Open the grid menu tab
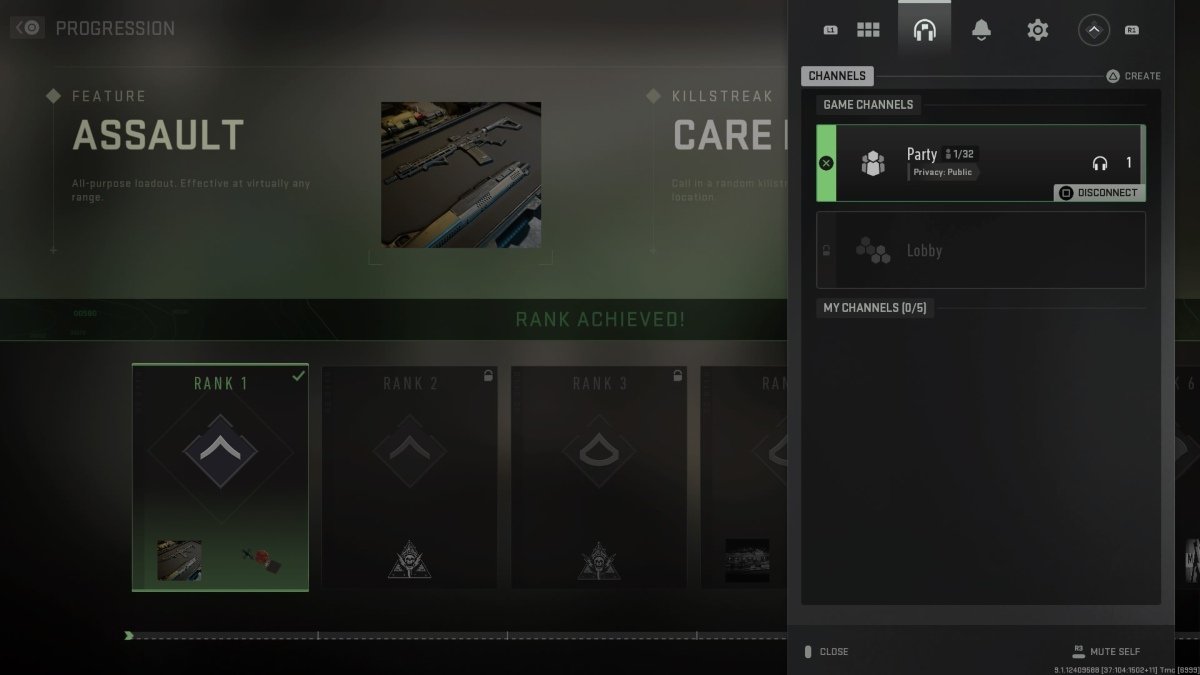1200x675 pixels. coord(868,30)
